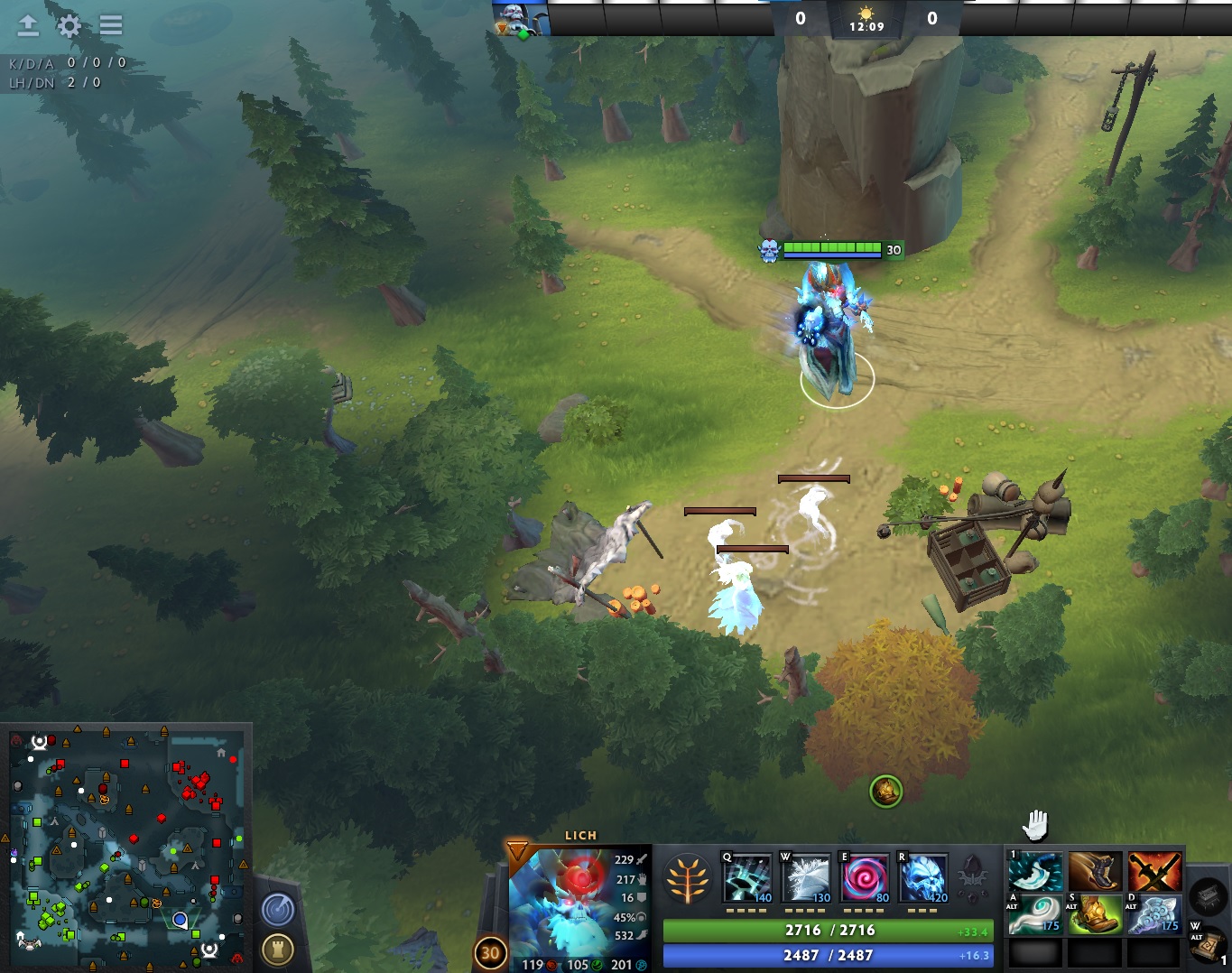Activate the pale blue scepter item
1232x973 pixels.
(1154, 913)
